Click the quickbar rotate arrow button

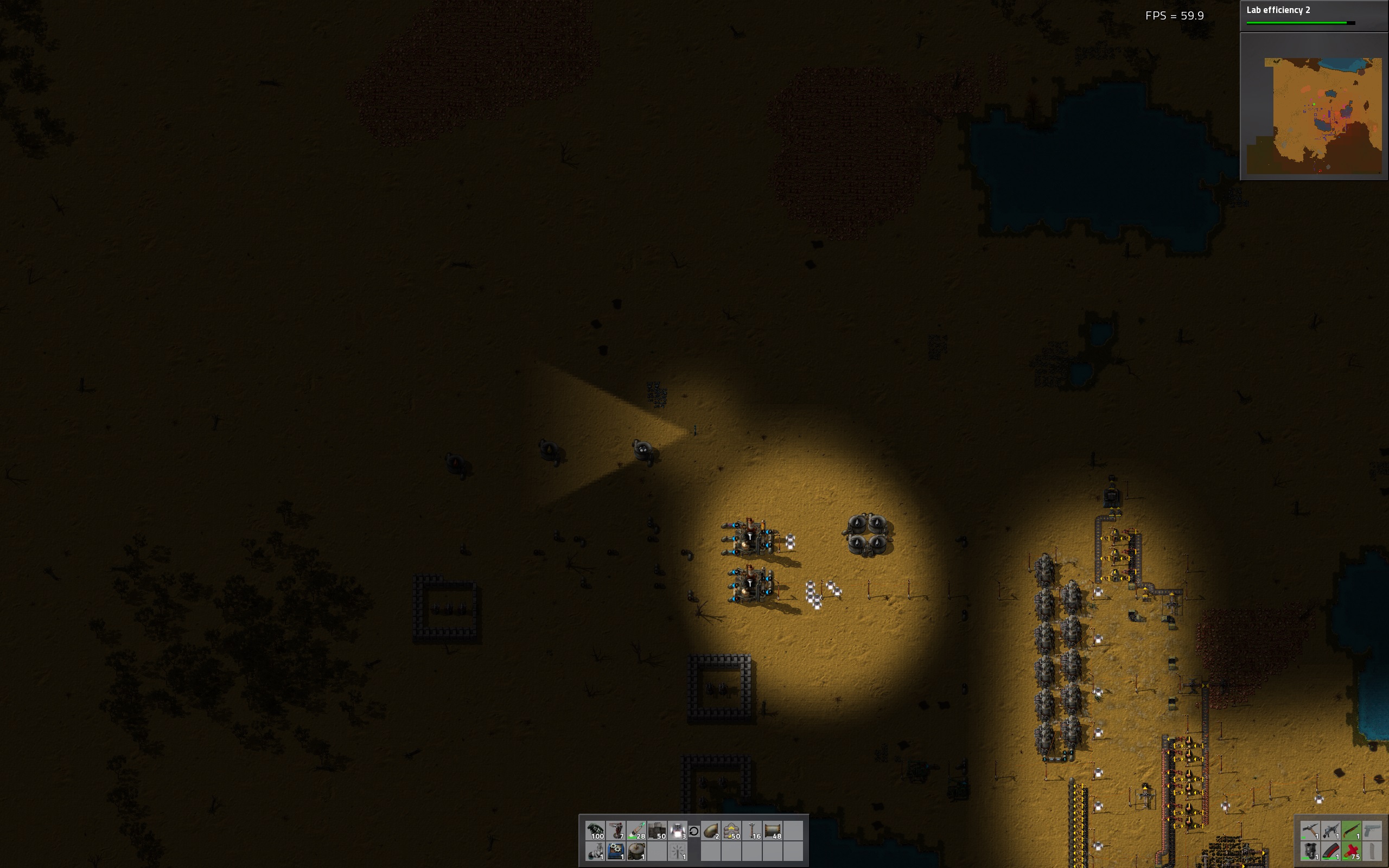tap(694, 831)
